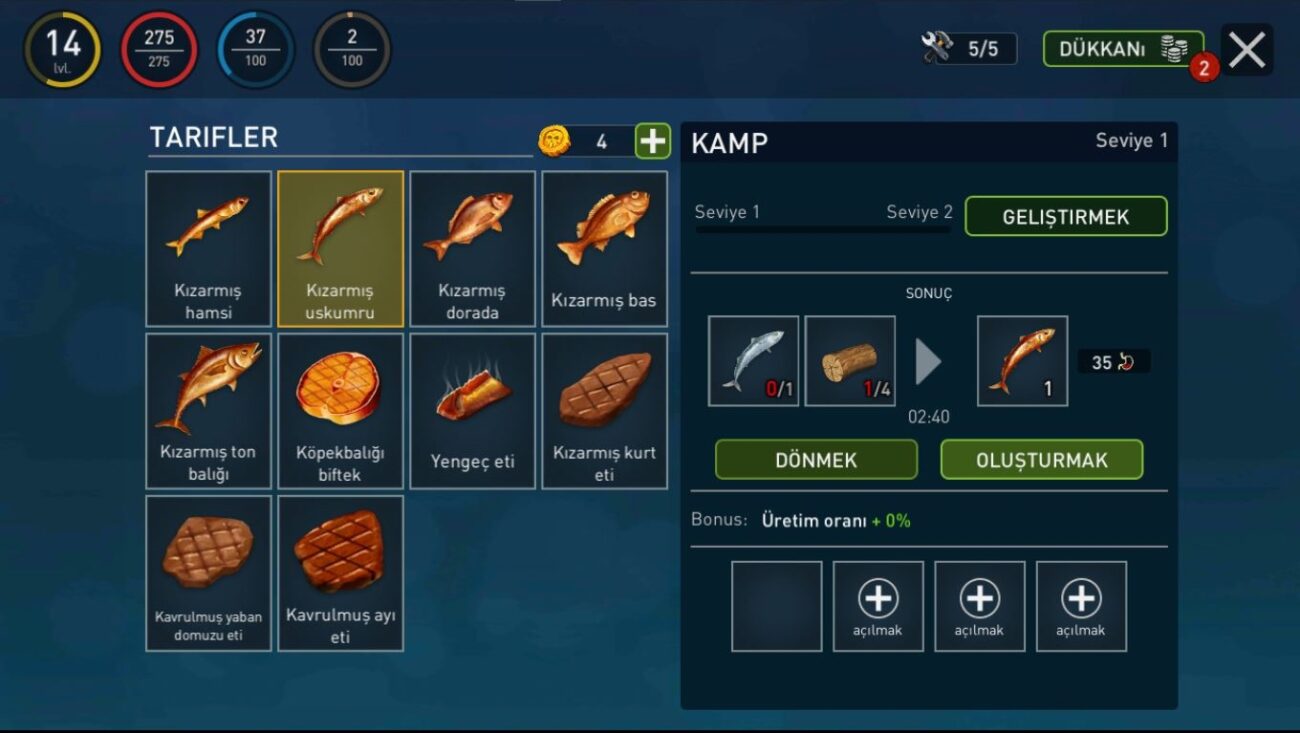
Task: Choose the Kavrulmuş yaban domuzu eti recipe
Action: [208, 573]
